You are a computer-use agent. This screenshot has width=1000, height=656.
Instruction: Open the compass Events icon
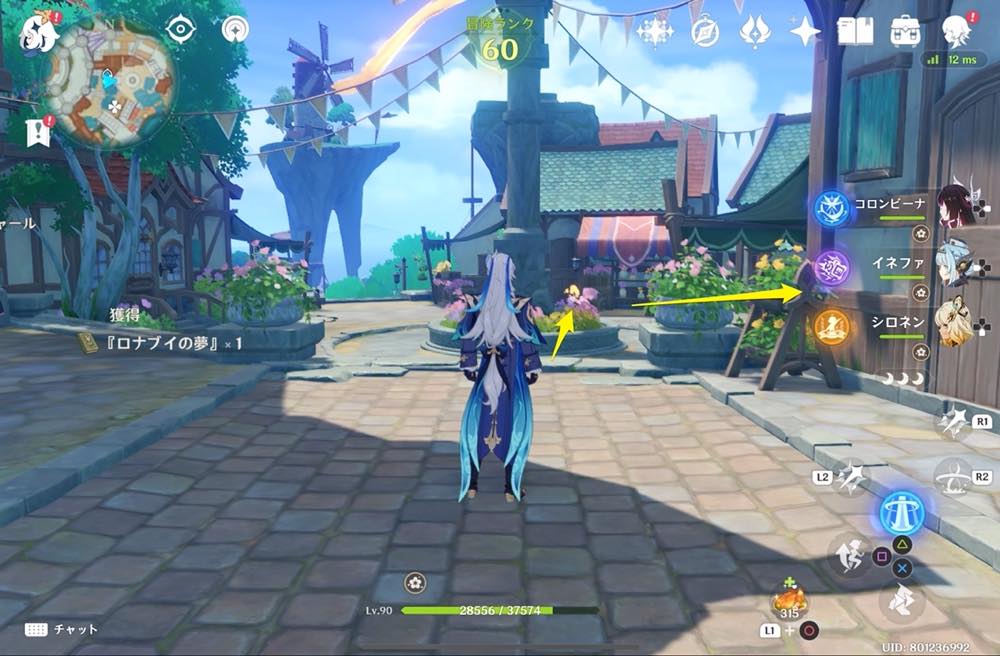pos(706,32)
